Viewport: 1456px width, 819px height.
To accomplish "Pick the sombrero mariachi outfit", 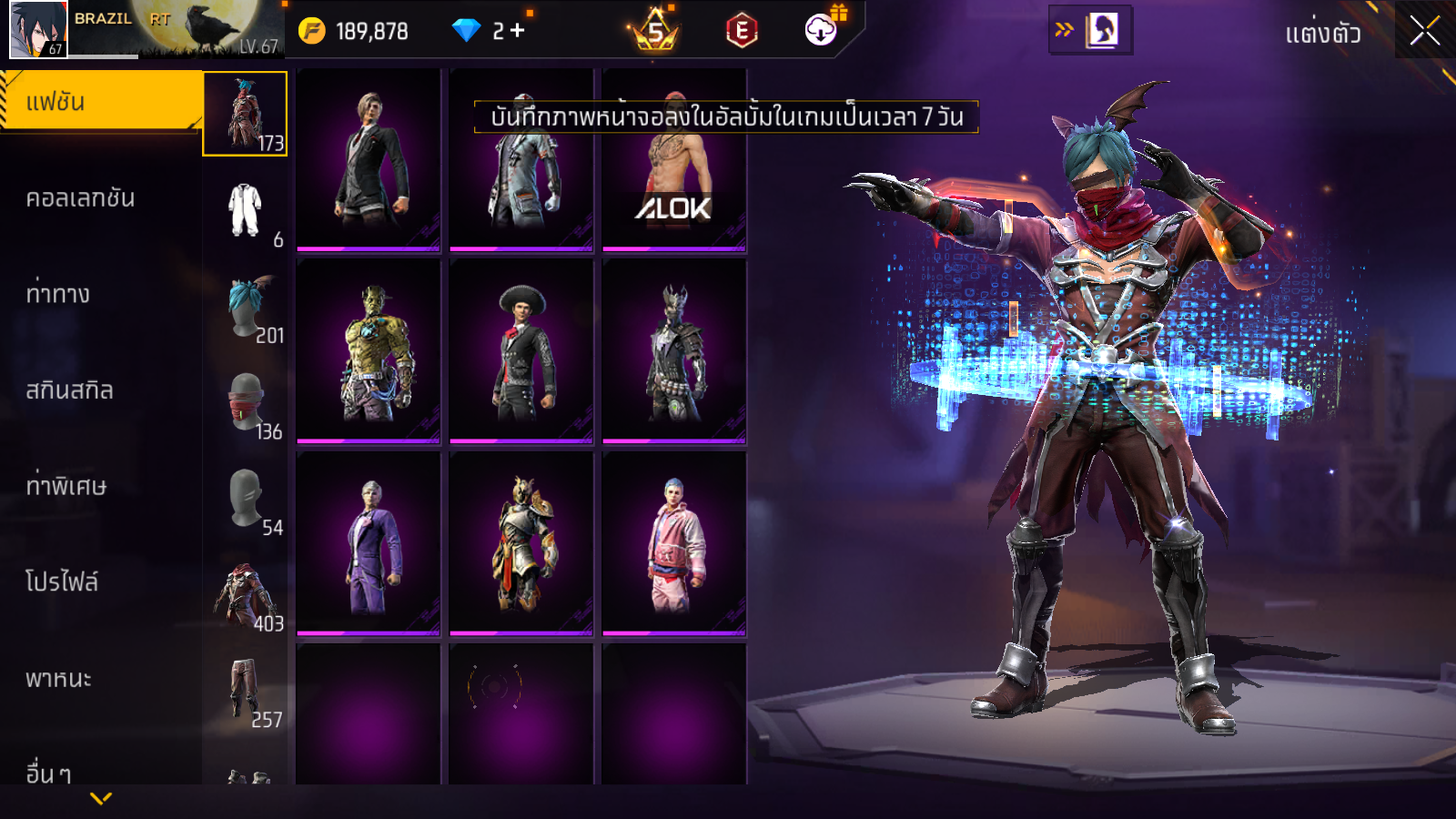I will tap(521, 351).
